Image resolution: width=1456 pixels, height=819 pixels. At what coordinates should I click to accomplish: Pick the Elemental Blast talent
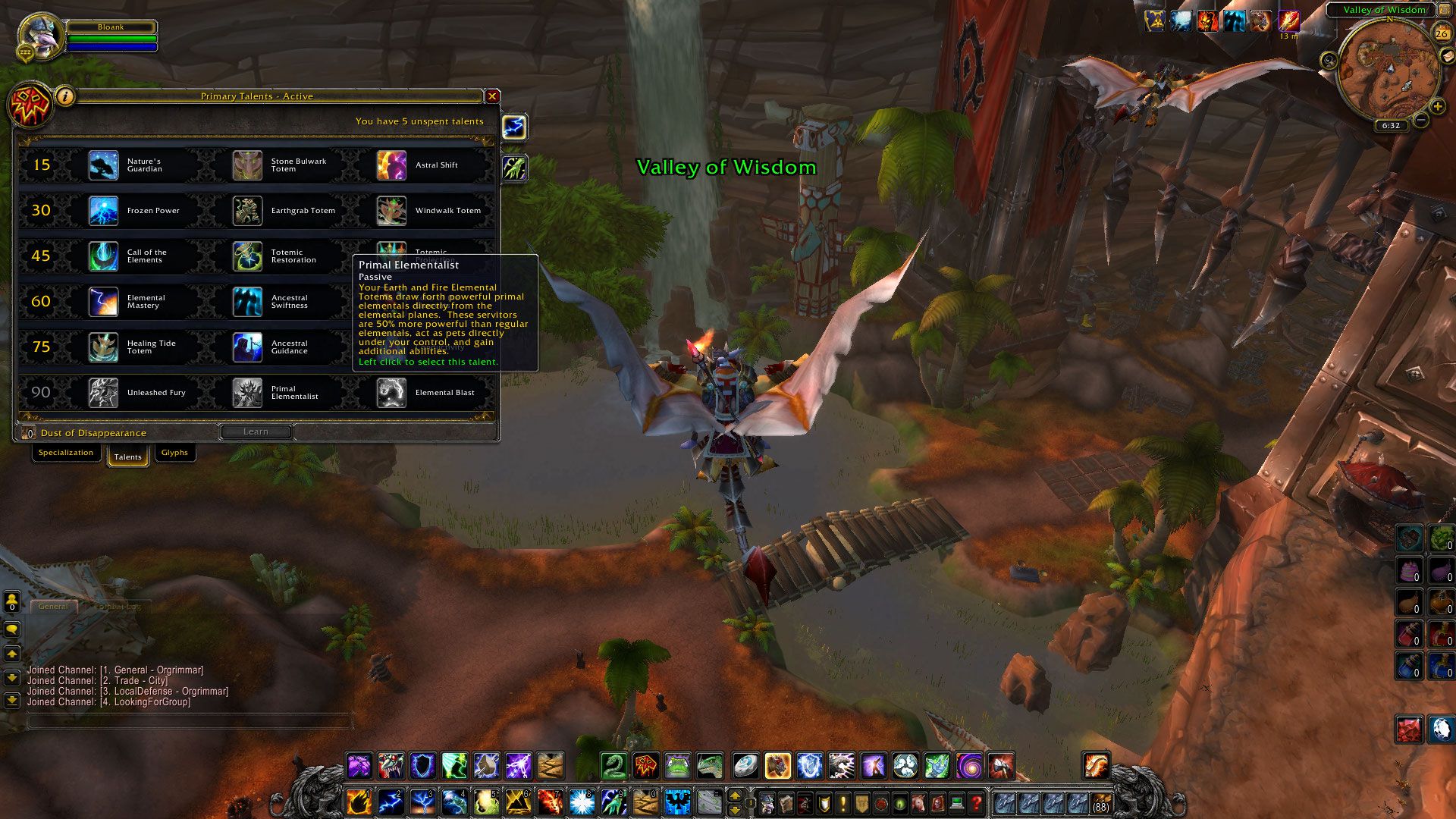391,393
